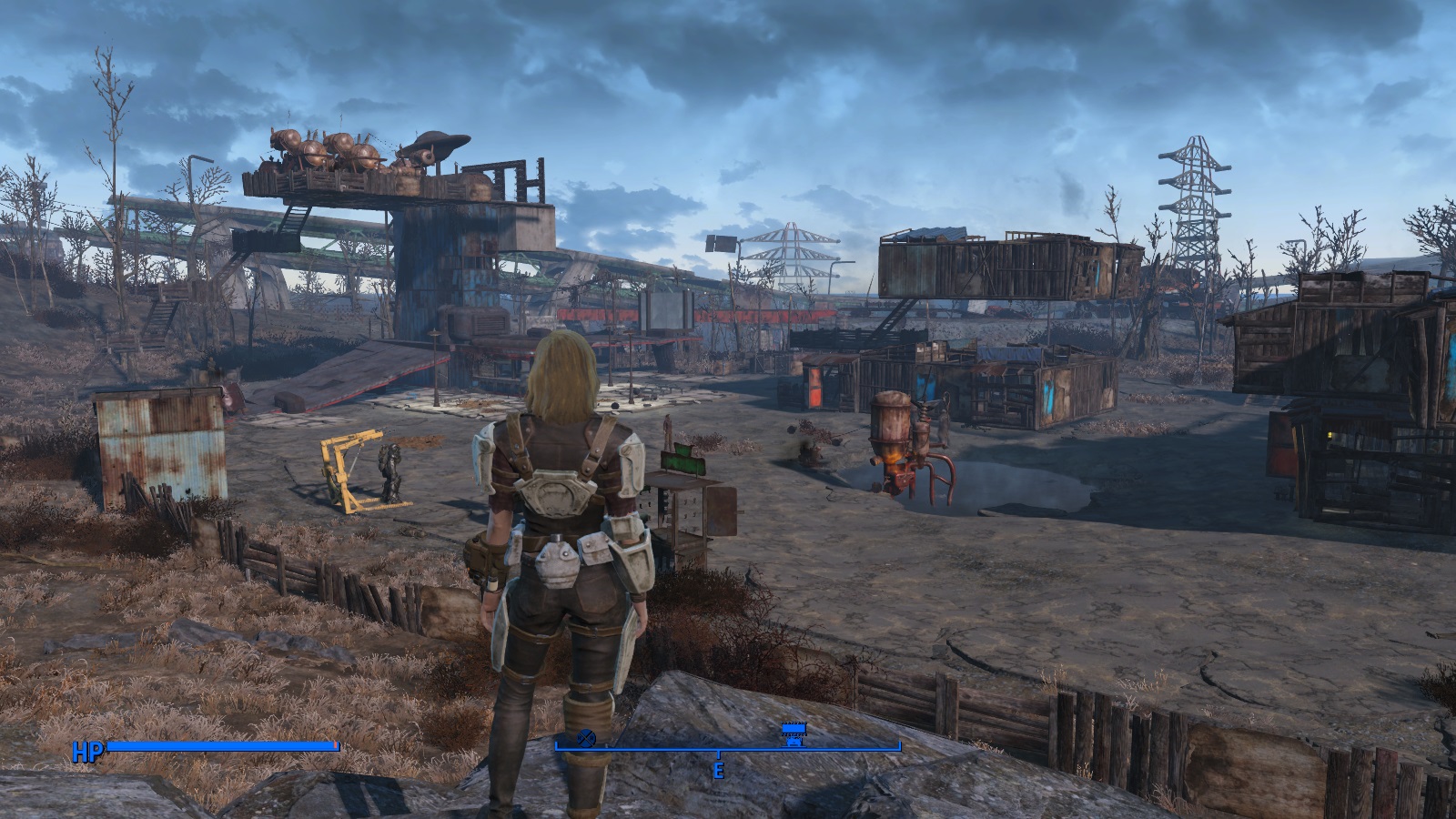
Task: Click the E heading letter on the compass
Action: (x=719, y=770)
